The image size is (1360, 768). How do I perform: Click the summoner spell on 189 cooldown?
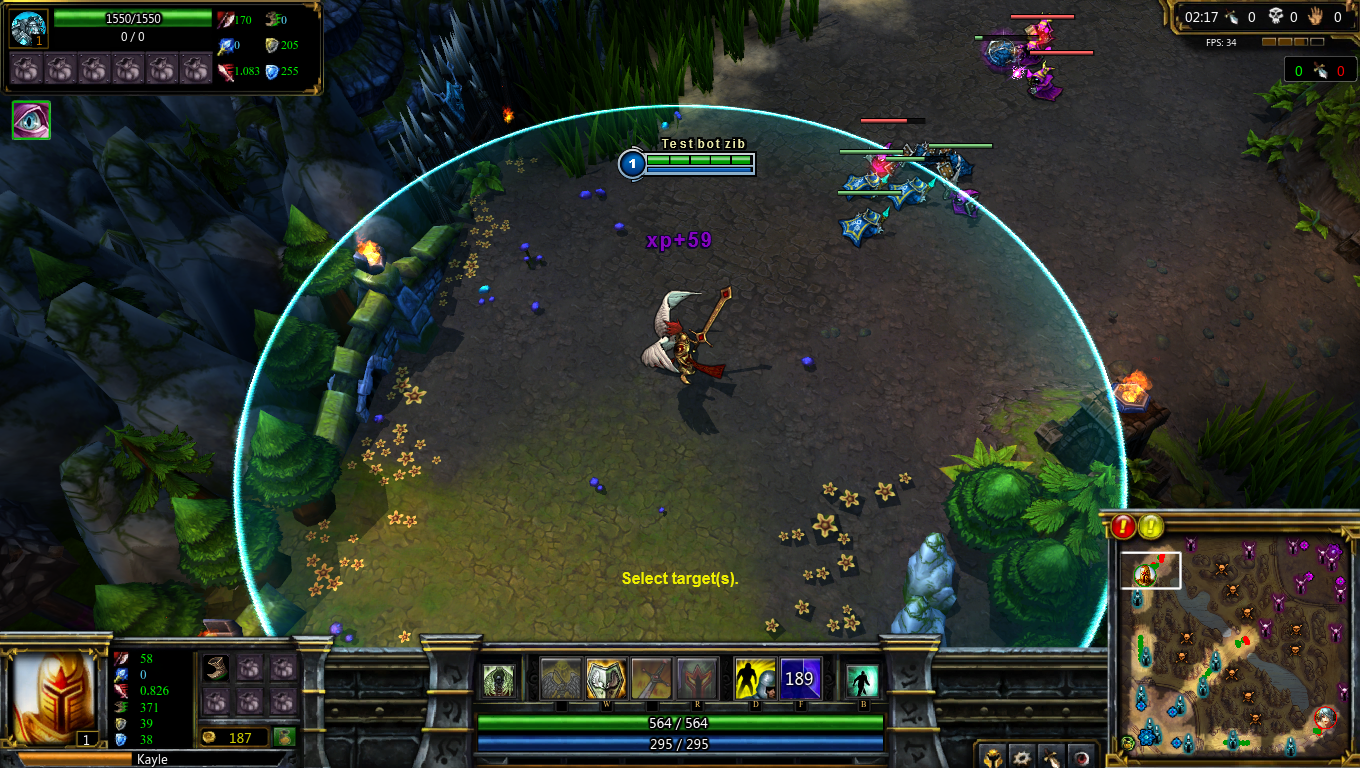tap(800, 678)
